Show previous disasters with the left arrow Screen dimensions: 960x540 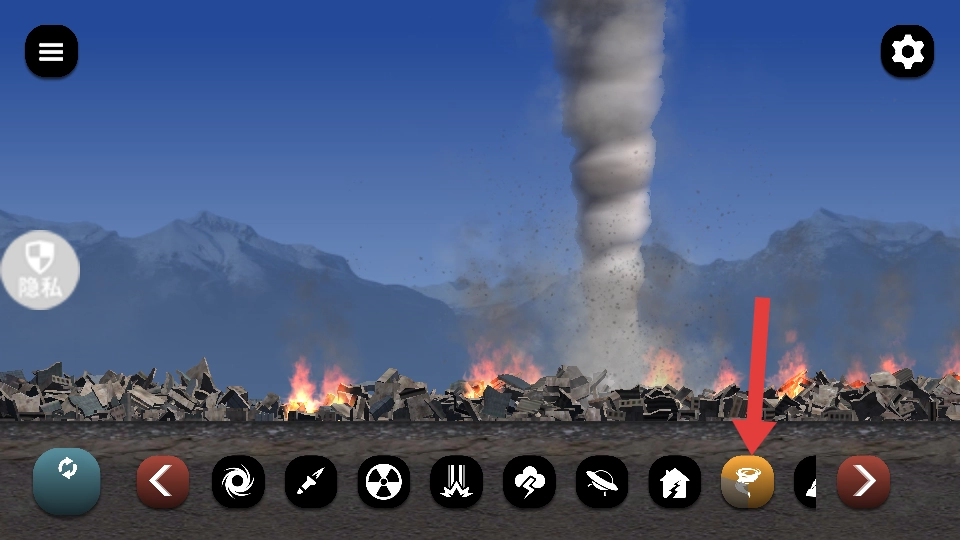coord(163,482)
